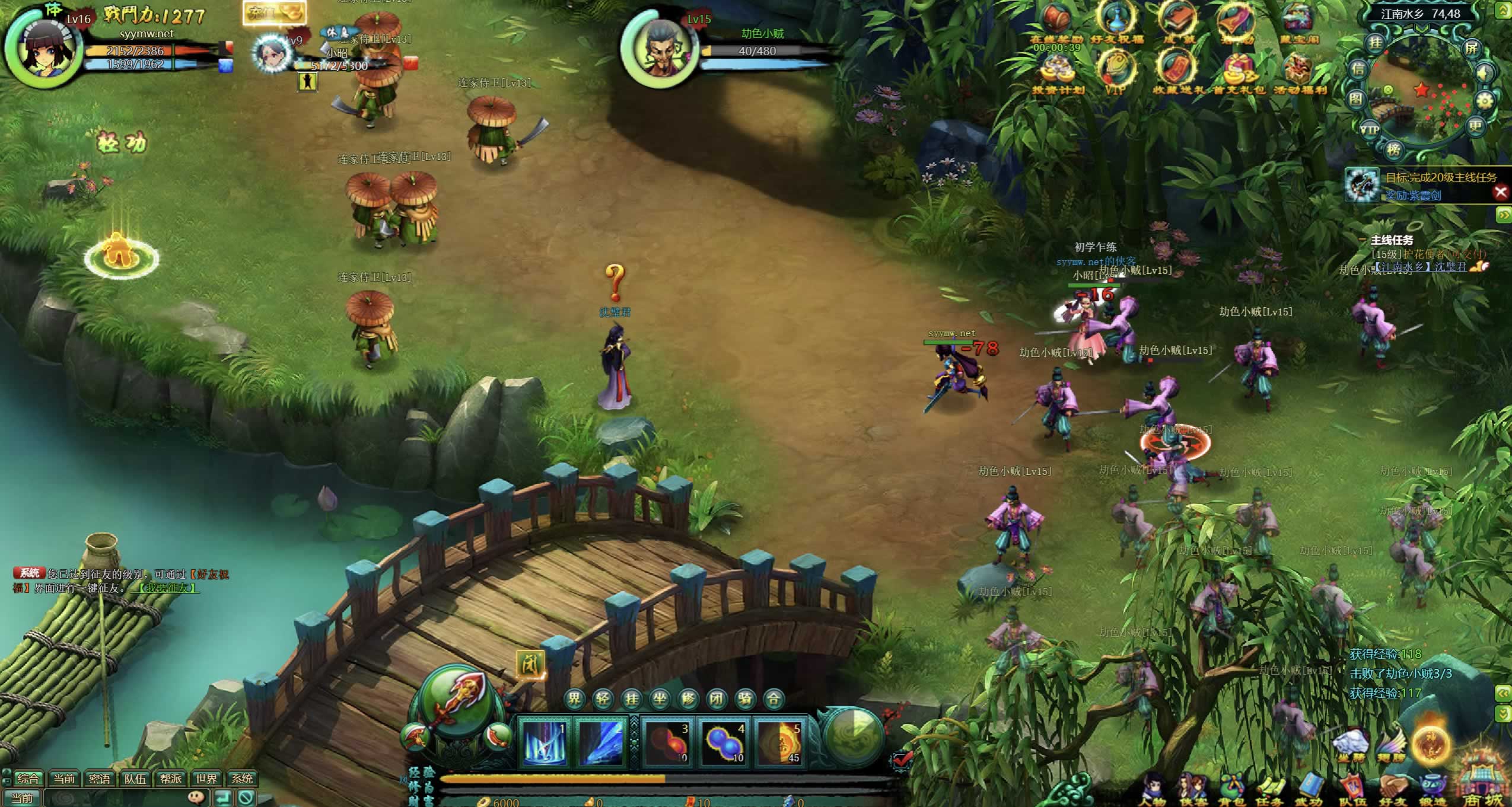Click the 我要征友 link in chat
This screenshot has height=807, width=1512.
166,588
